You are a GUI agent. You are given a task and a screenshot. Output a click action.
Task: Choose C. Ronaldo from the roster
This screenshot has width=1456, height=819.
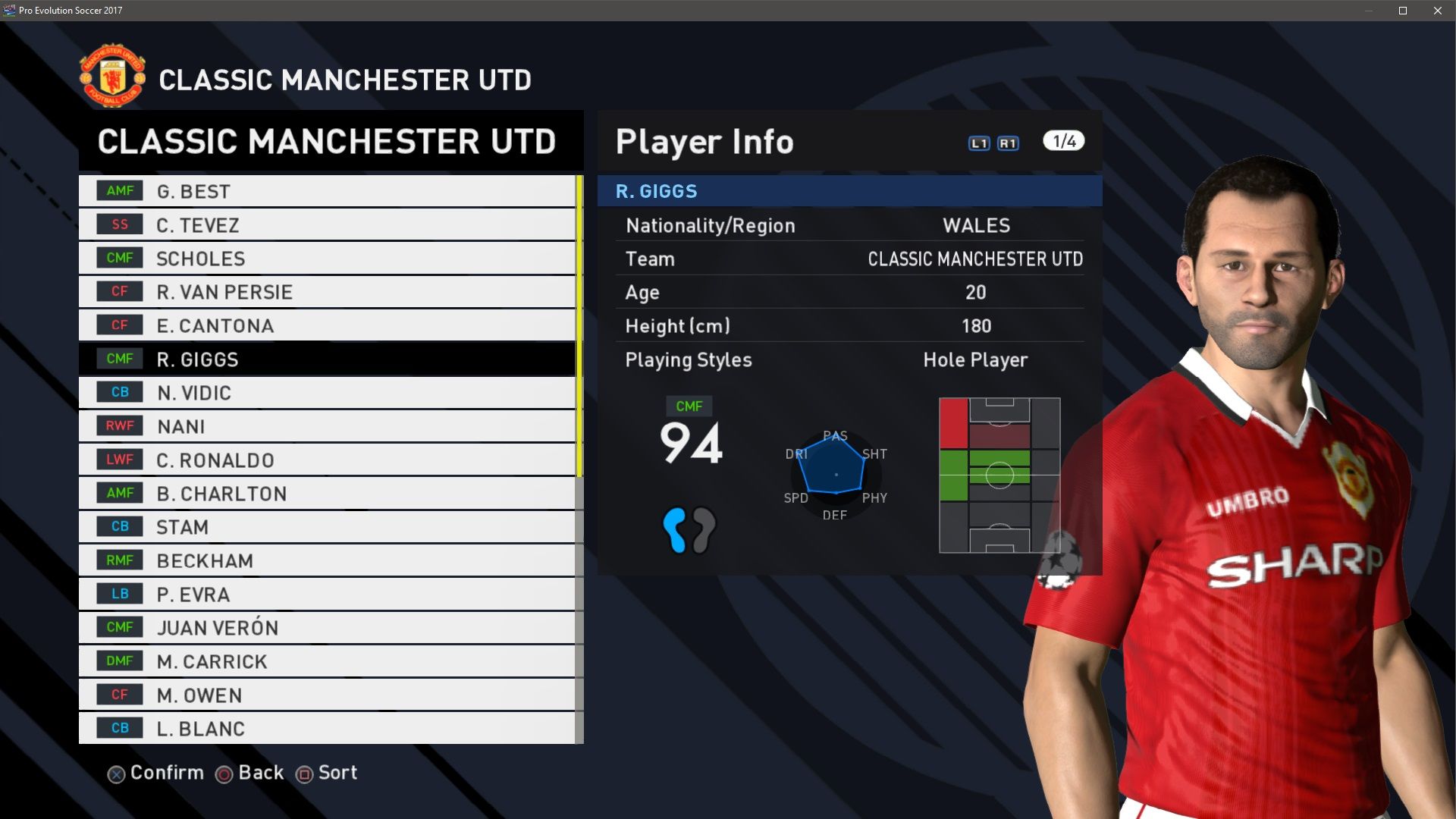[326, 460]
